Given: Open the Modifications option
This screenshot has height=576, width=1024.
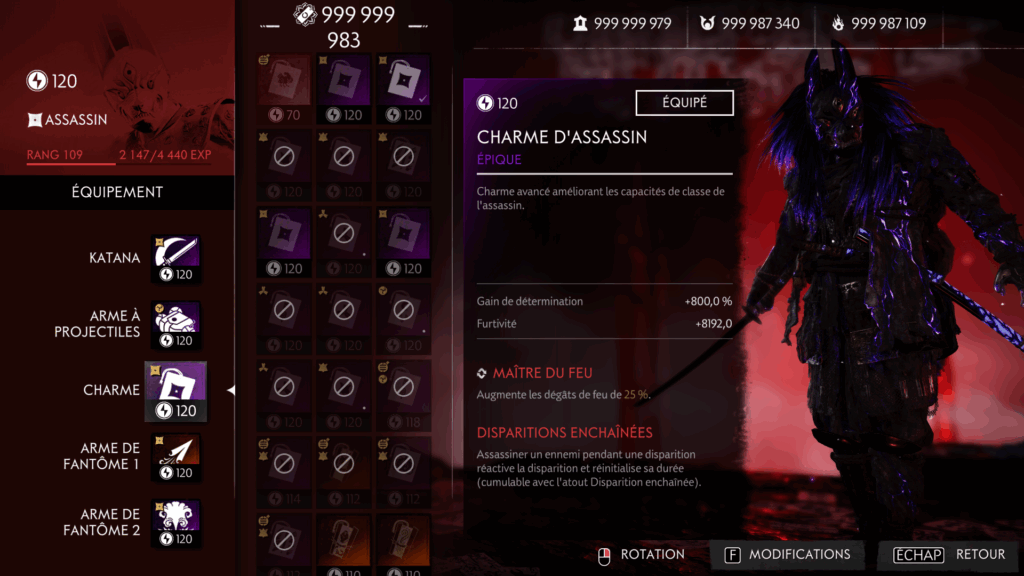Looking at the screenshot, I should coord(786,554).
